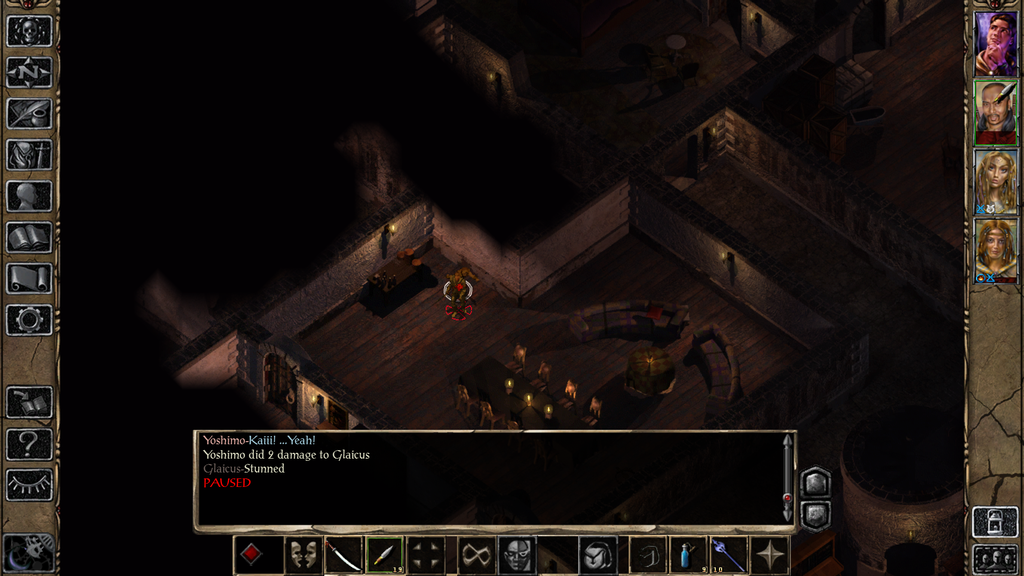Select the dagger weapon slot with 19
Image resolution: width=1024 pixels, height=576 pixels.
point(384,555)
